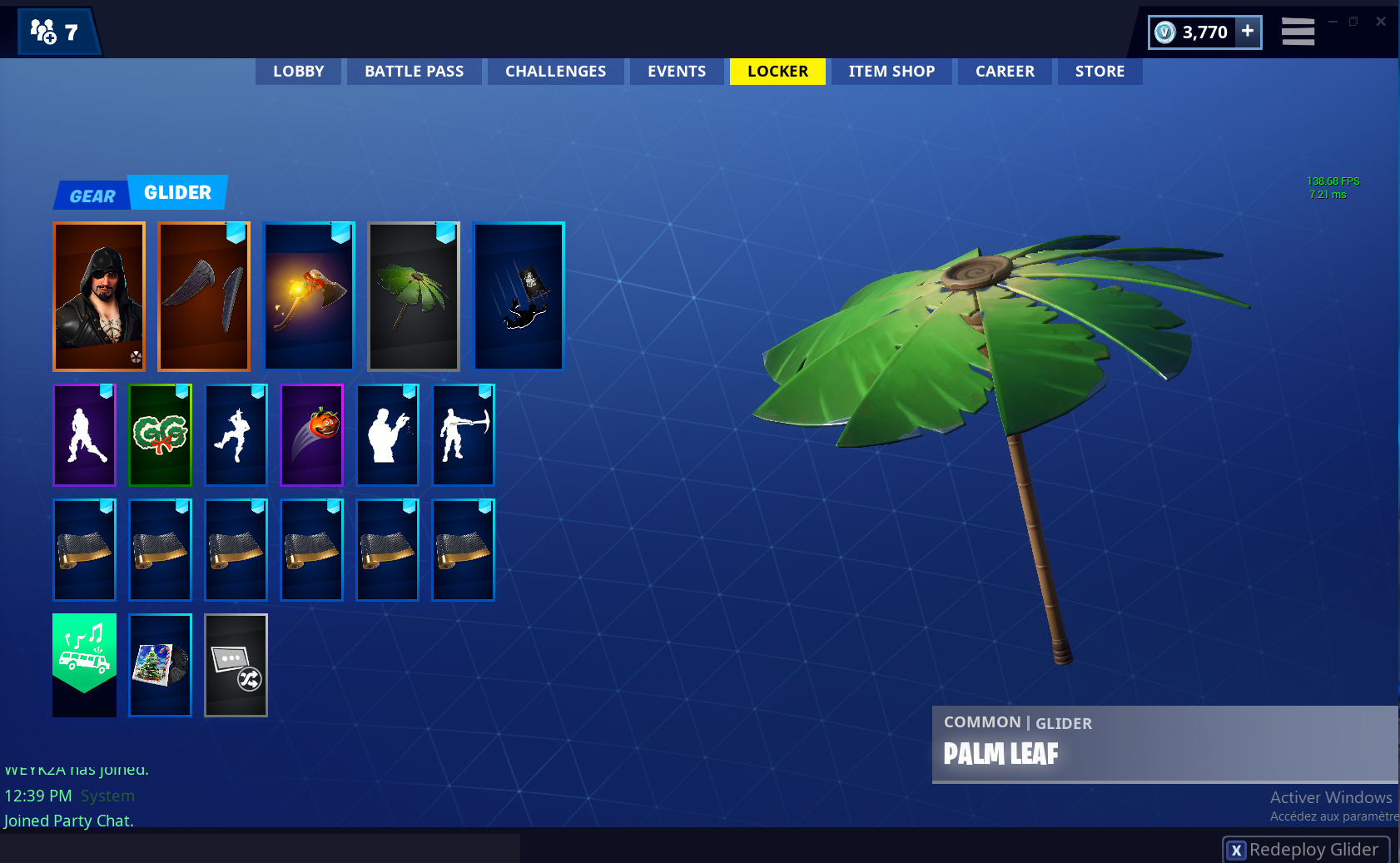The height and width of the screenshot is (863, 1400).
Task: Open the Store tab
Action: (x=1100, y=72)
